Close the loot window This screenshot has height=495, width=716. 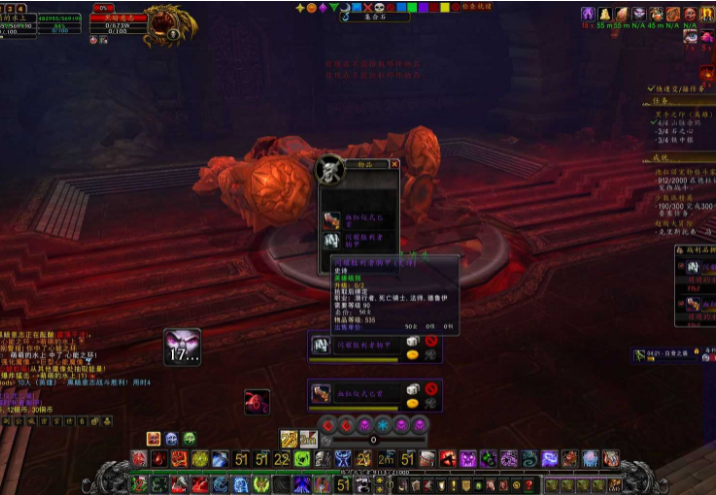click(x=394, y=164)
